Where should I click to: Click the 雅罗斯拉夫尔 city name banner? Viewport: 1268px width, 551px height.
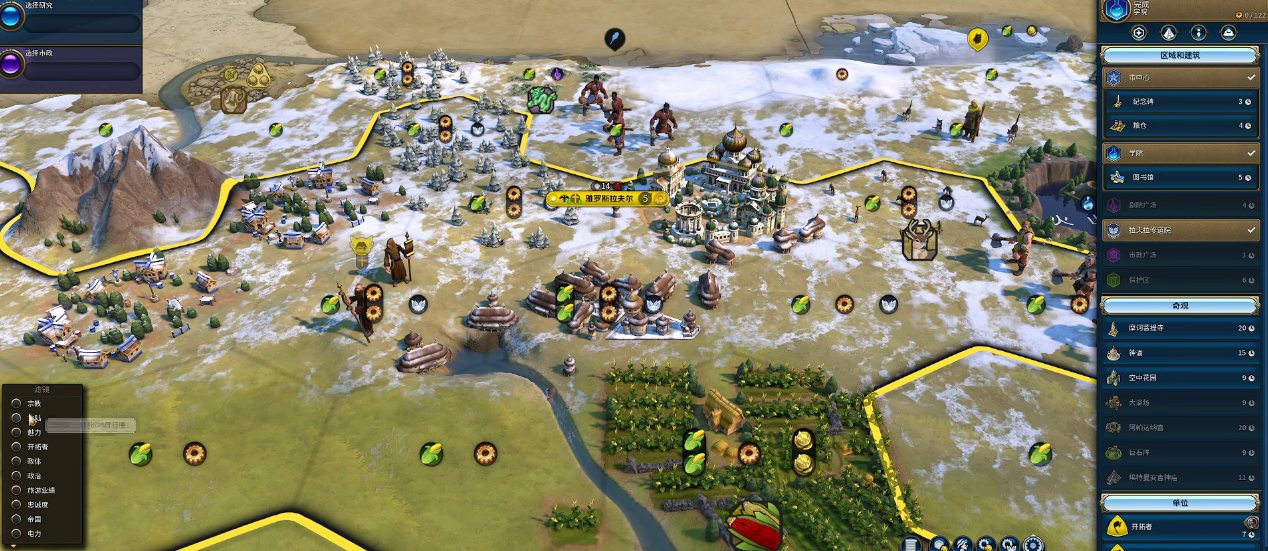pyautogui.click(x=600, y=199)
